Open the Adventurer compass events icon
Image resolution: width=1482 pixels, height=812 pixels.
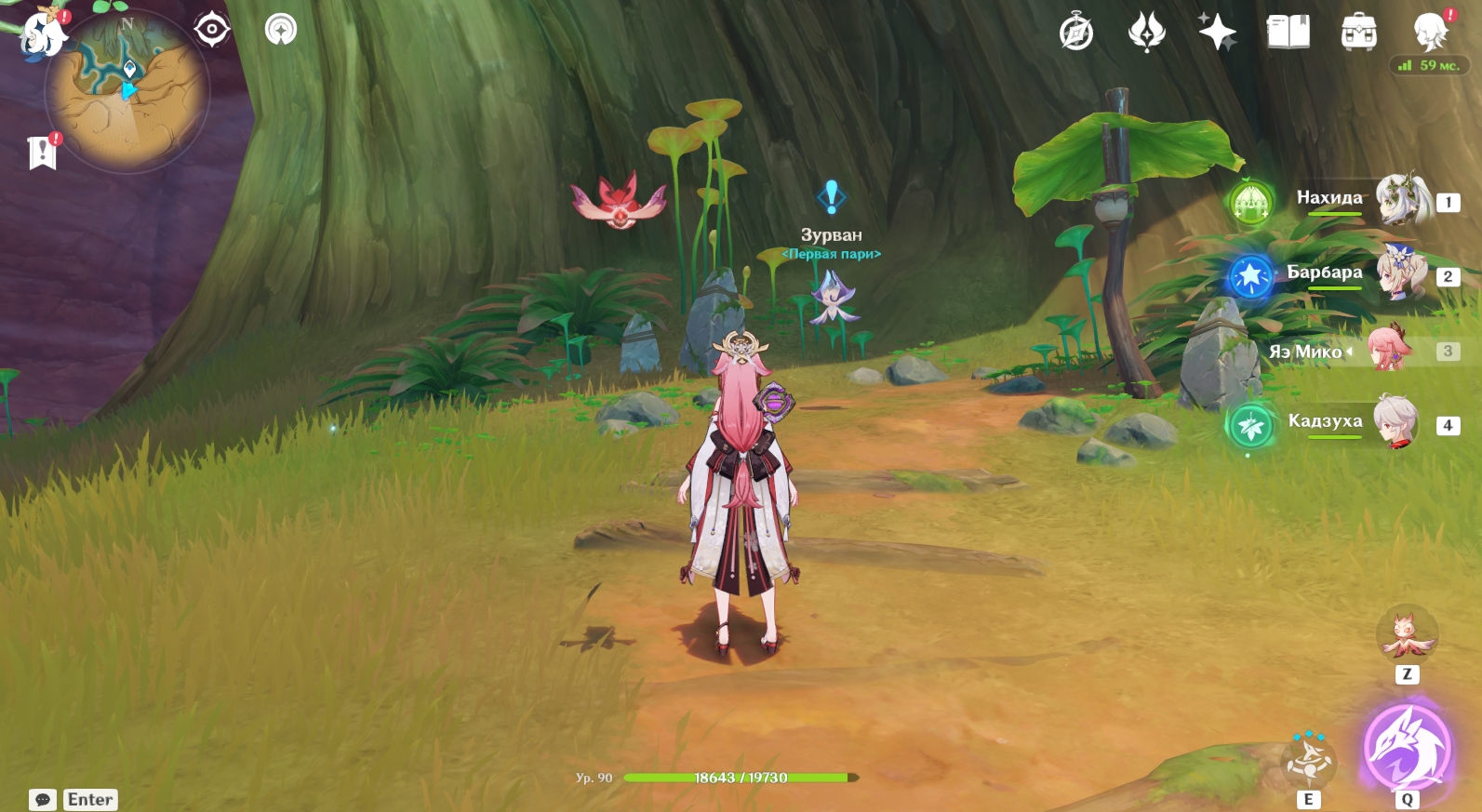point(1076,33)
